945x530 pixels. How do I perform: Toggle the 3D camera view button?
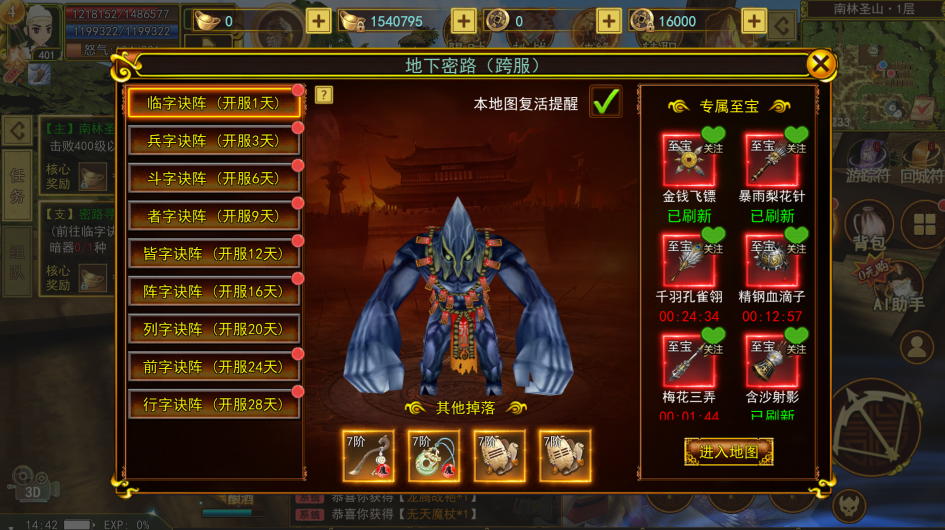pos(32,484)
